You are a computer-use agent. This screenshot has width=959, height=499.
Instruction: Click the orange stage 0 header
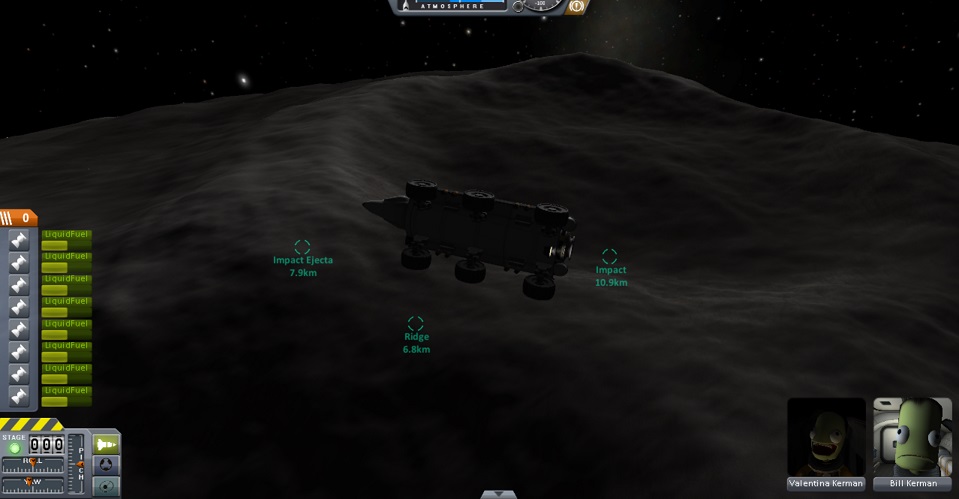coord(18,217)
